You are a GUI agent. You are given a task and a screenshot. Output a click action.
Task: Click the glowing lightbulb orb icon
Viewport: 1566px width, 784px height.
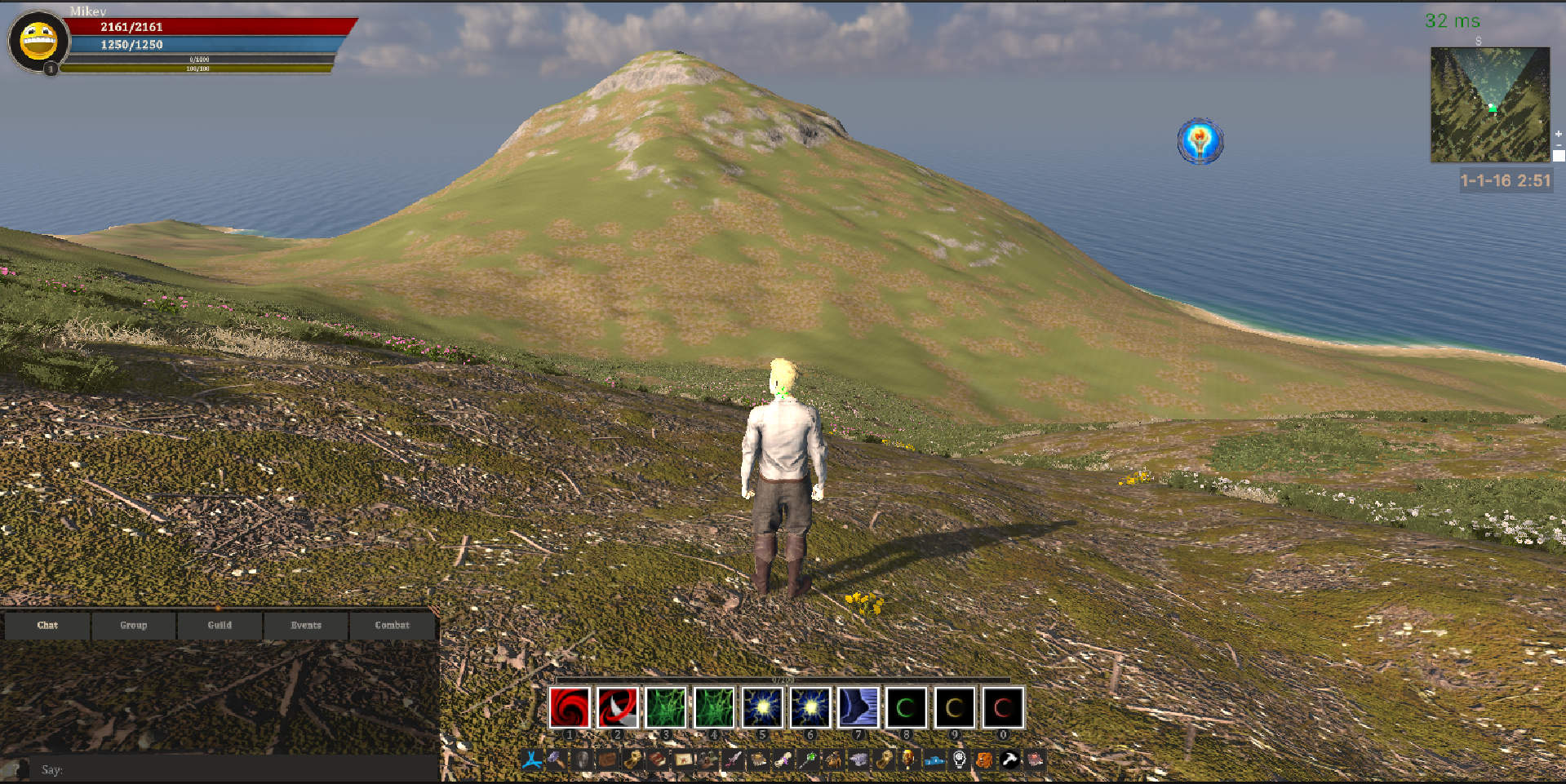click(x=1200, y=141)
